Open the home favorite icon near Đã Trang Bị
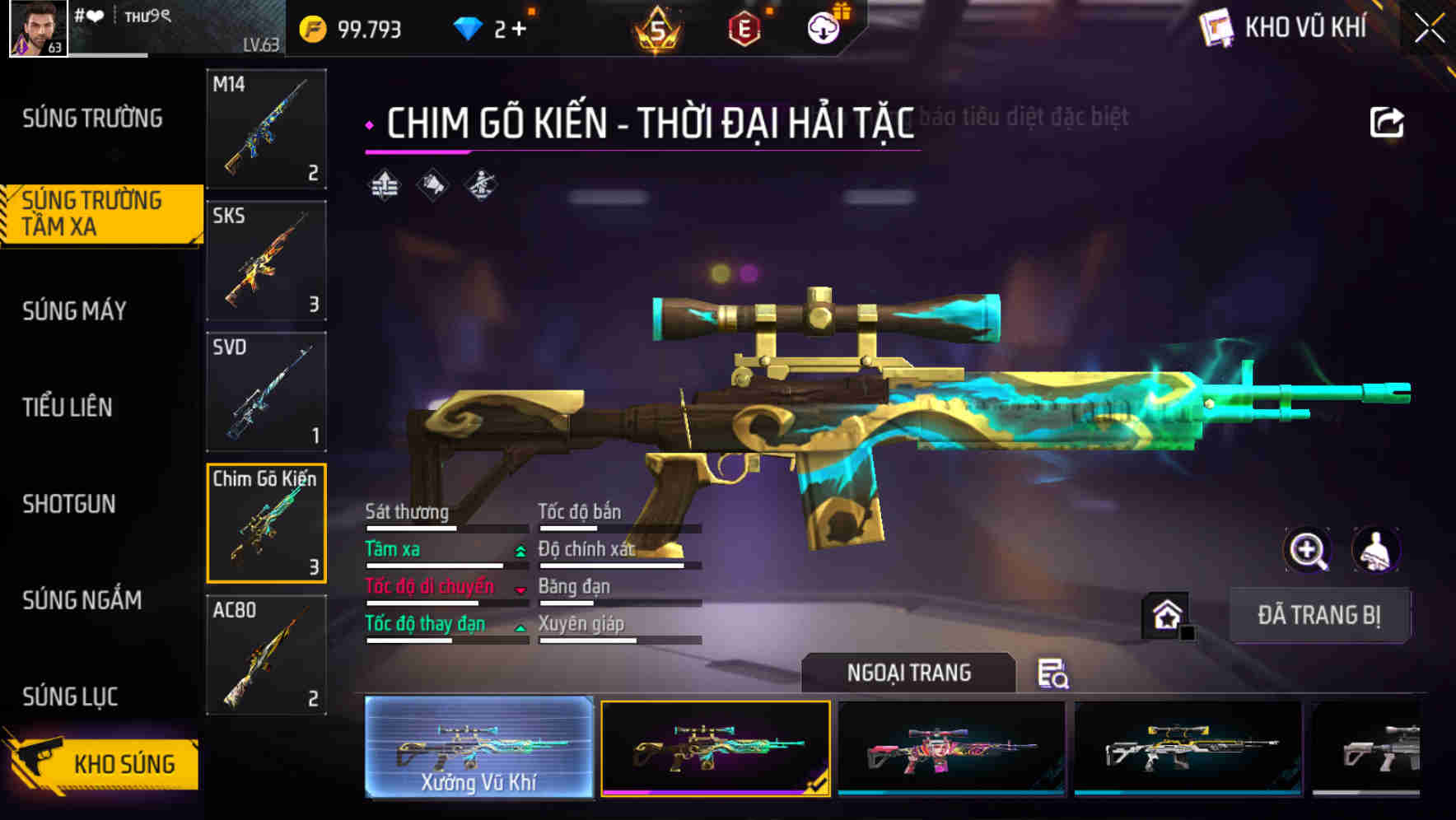Viewport: 1456px width, 820px height. click(1166, 615)
